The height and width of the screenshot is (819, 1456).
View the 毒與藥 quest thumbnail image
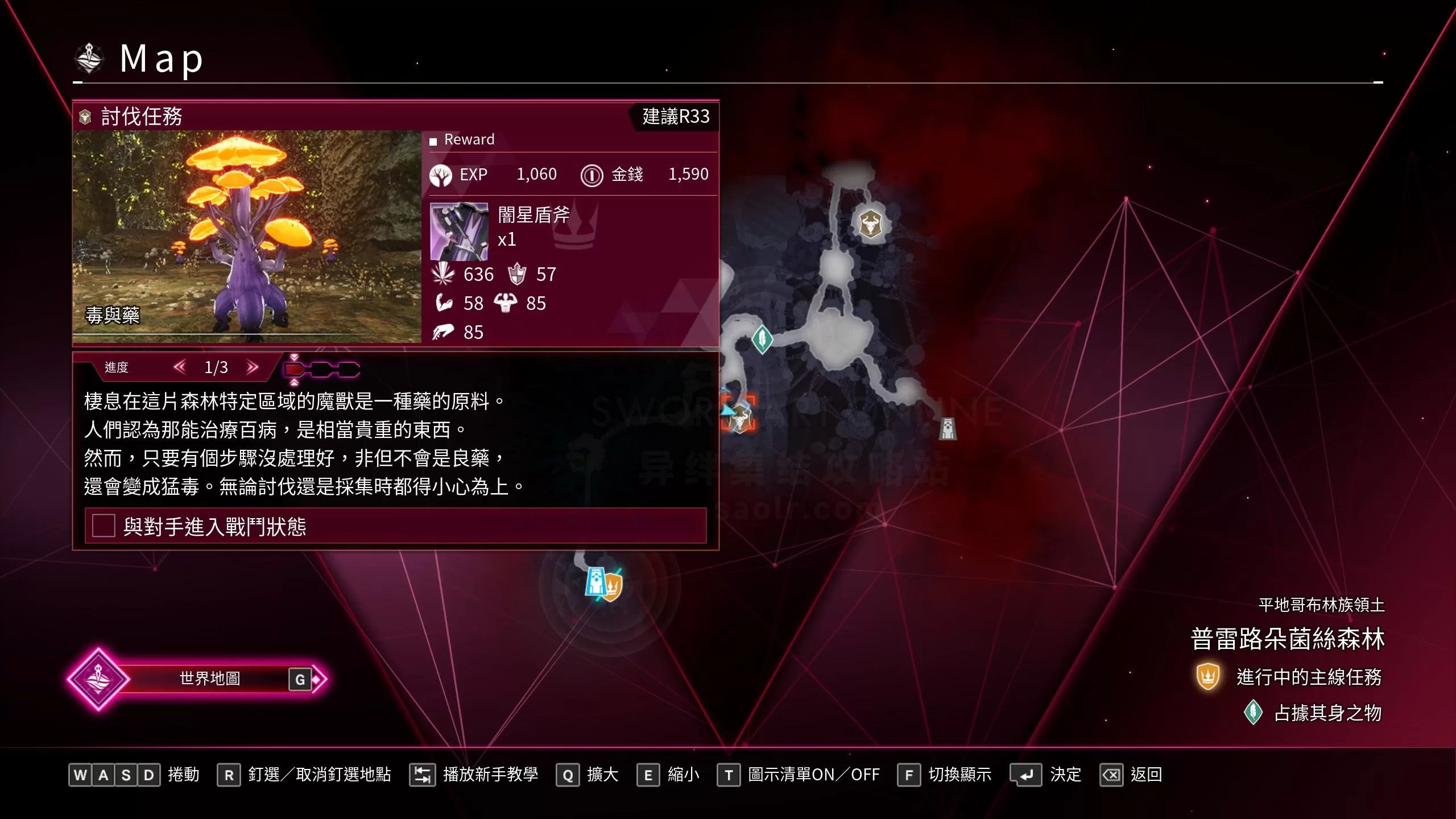coord(247,236)
